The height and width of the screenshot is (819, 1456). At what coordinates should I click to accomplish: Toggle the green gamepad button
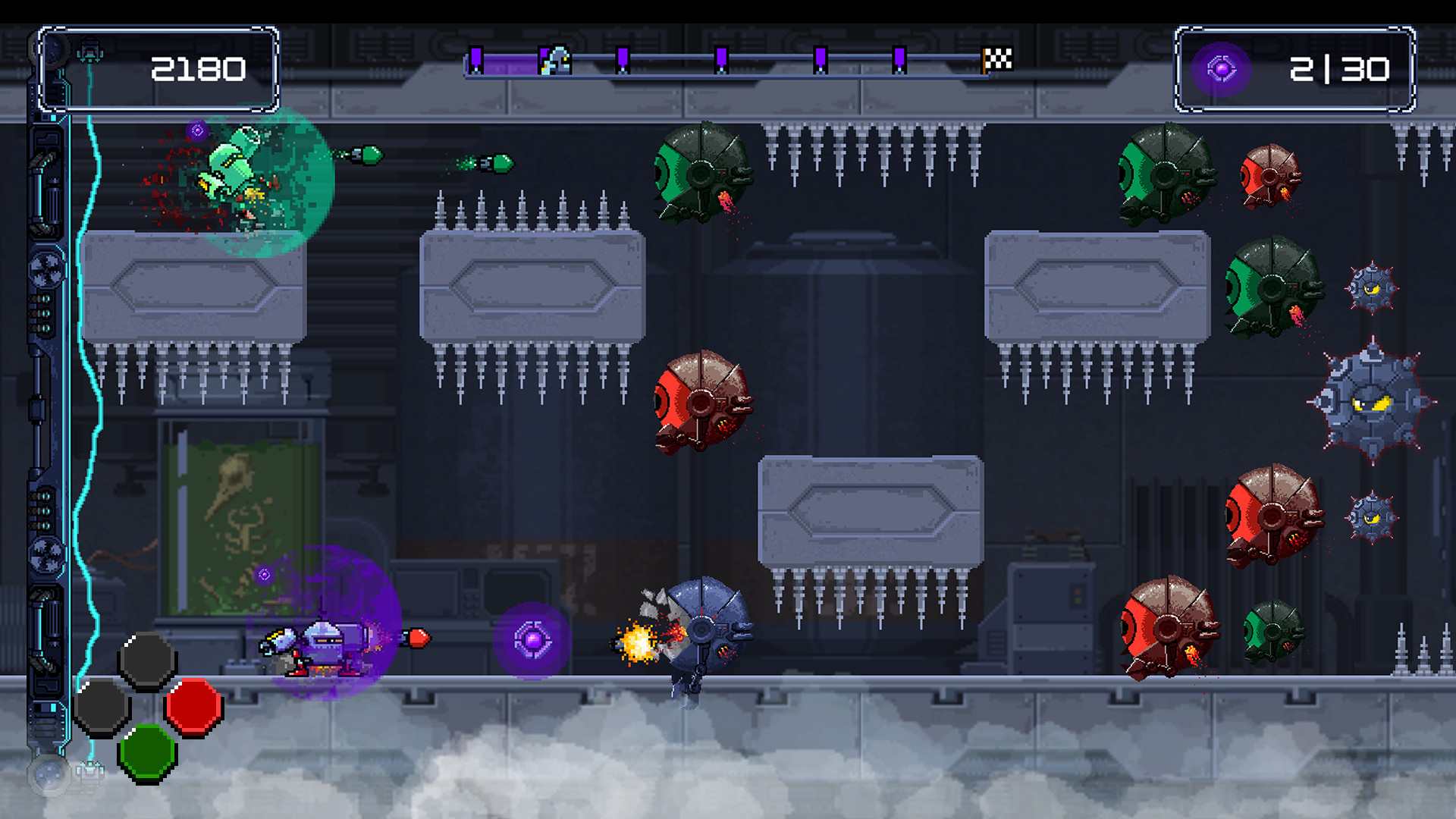tap(149, 751)
